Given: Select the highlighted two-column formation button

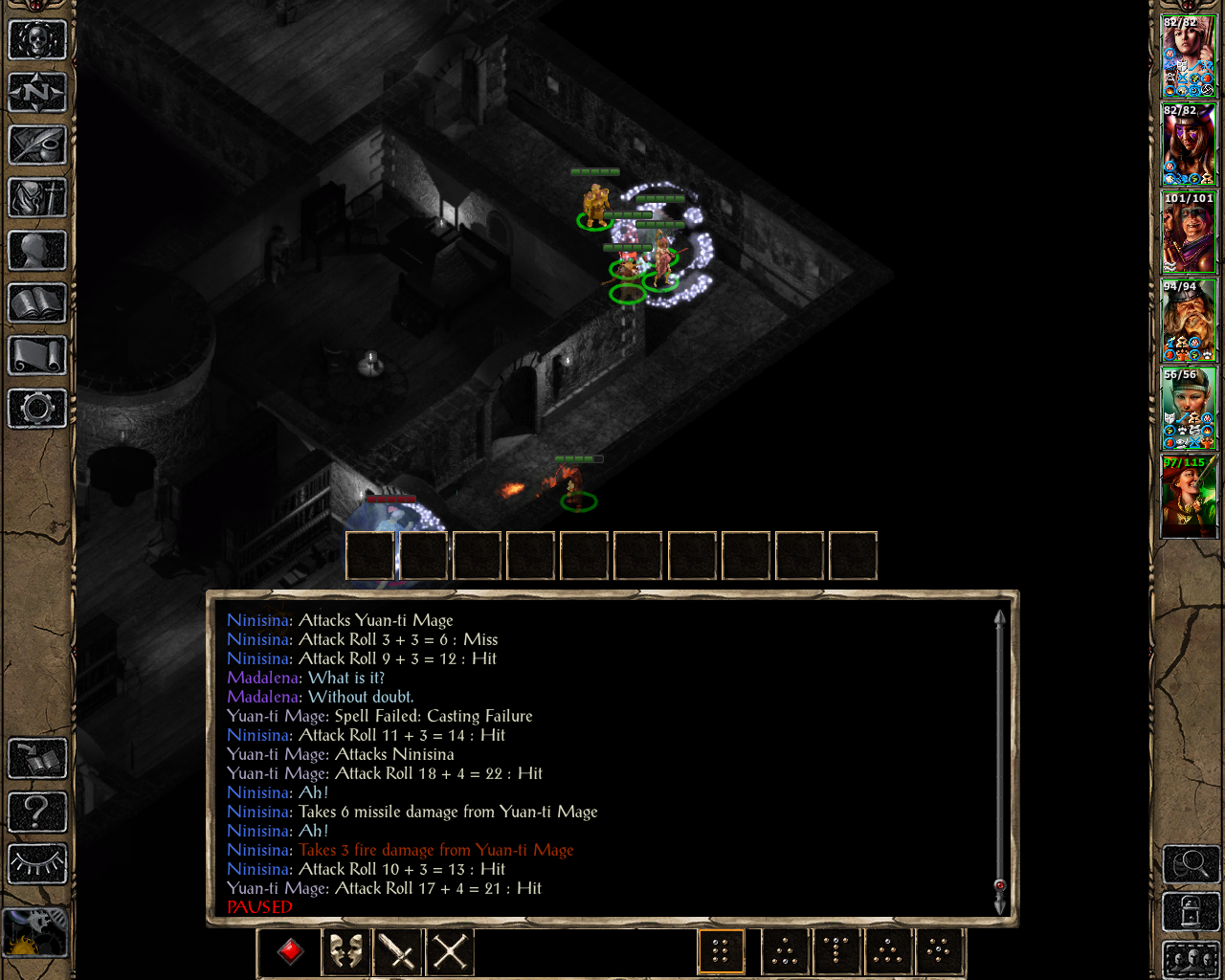Looking at the screenshot, I should (721, 951).
